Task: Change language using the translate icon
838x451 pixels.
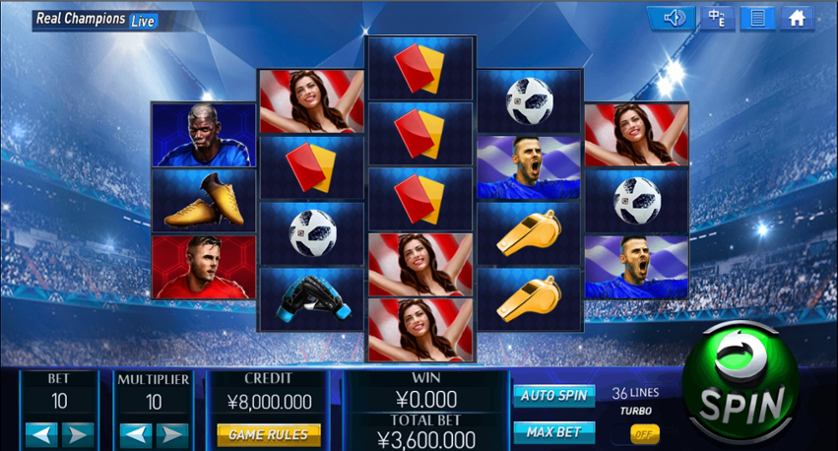Action: coord(716,18)
